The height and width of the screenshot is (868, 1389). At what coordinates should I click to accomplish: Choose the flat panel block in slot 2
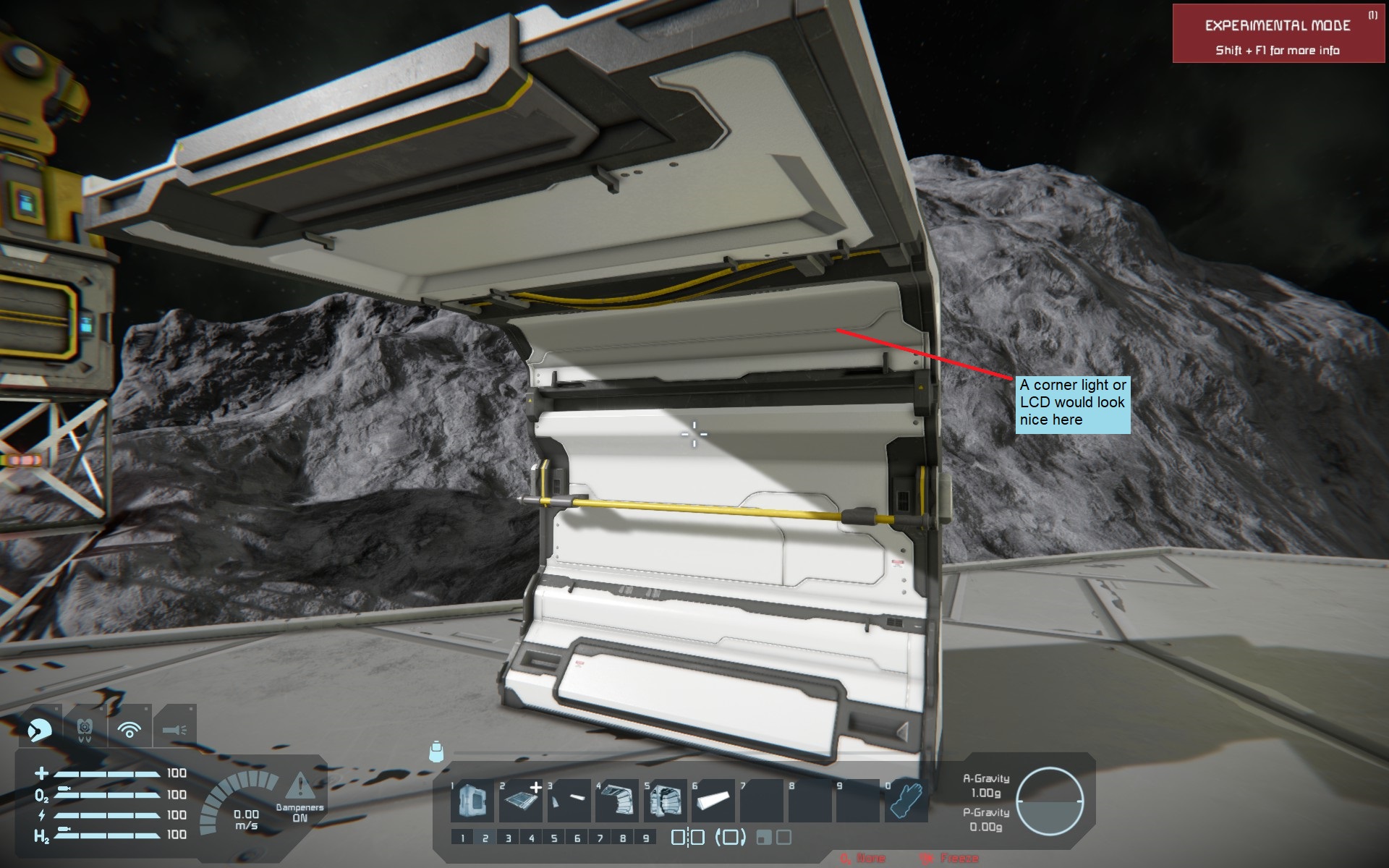click(x=521, y=801)
